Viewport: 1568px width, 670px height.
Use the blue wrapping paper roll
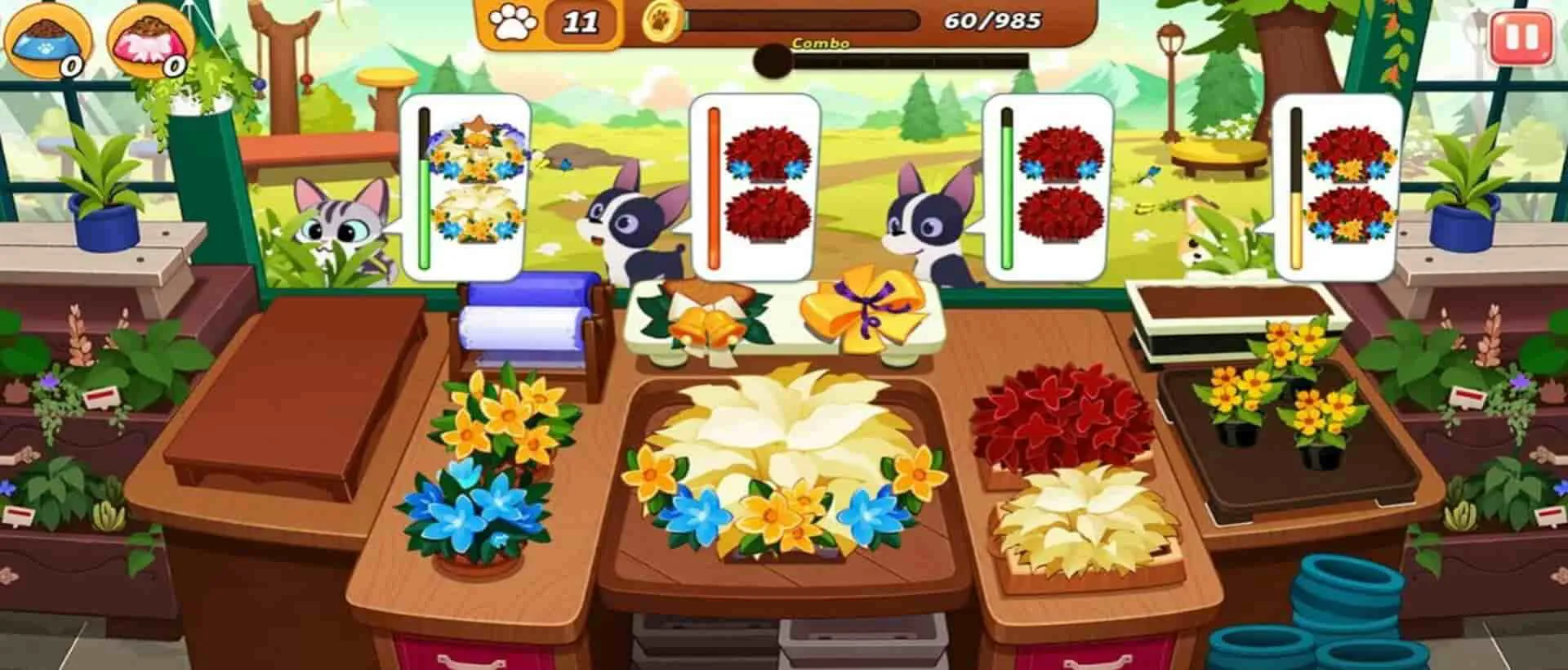coord(523,323)
